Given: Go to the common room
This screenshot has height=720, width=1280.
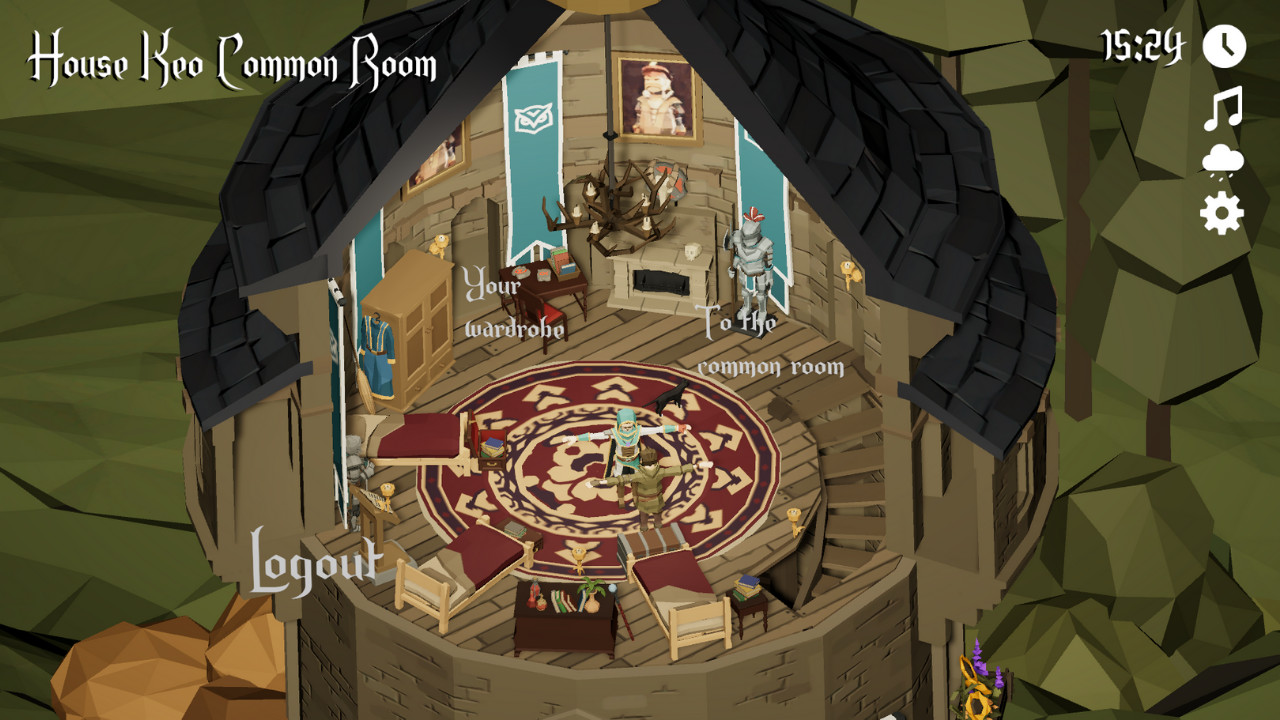Looking at the screenshot, I should coord(768,344).
